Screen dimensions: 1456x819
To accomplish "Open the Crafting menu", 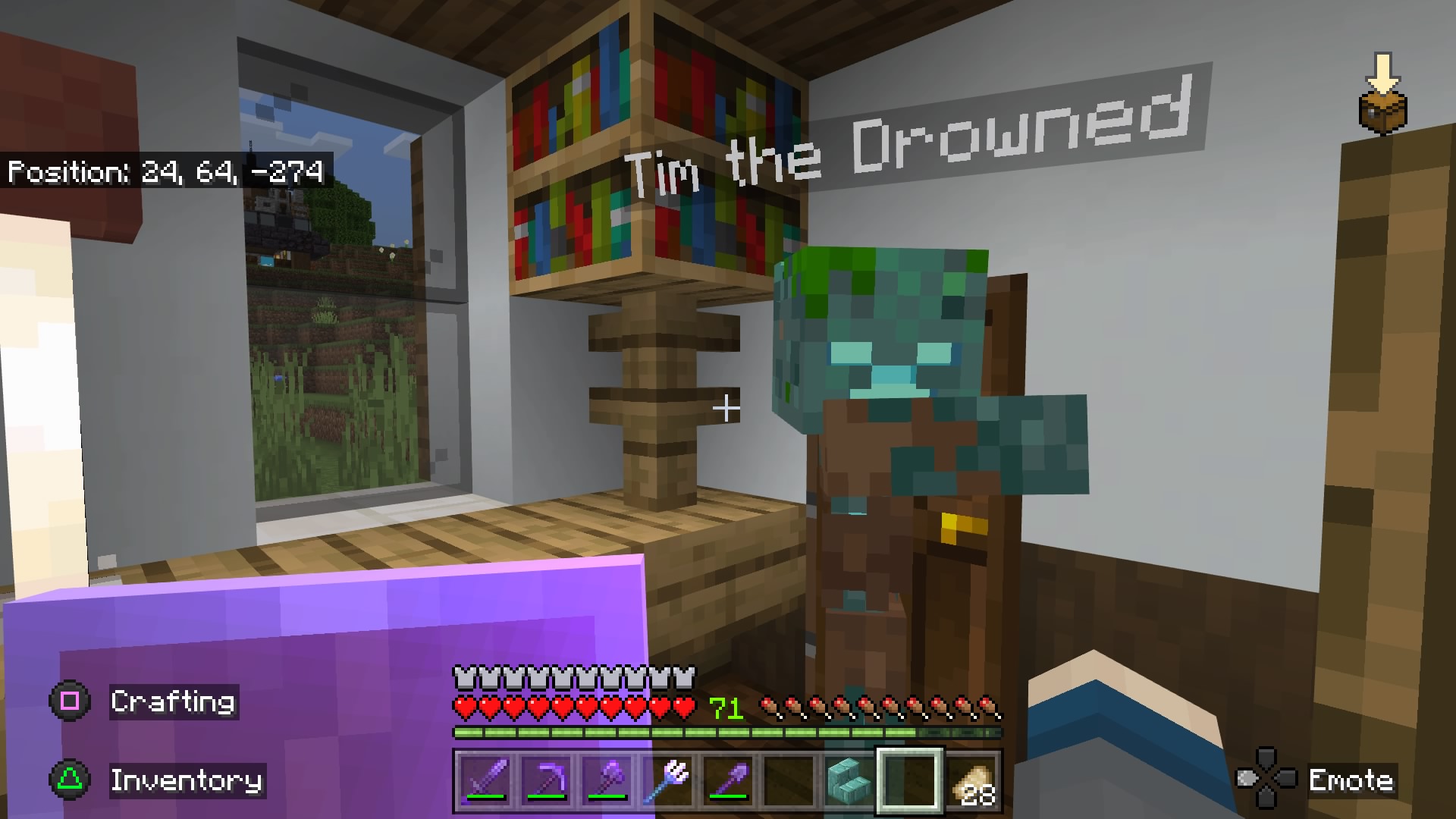I will click(x=173, y=701).
